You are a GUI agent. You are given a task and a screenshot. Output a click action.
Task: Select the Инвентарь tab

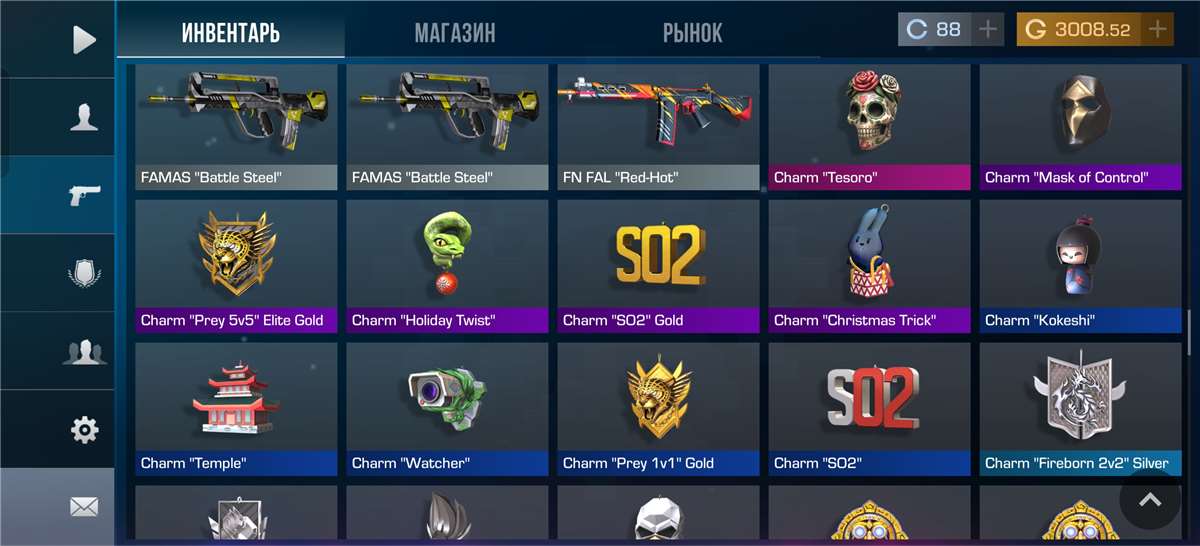coord(231,33)
